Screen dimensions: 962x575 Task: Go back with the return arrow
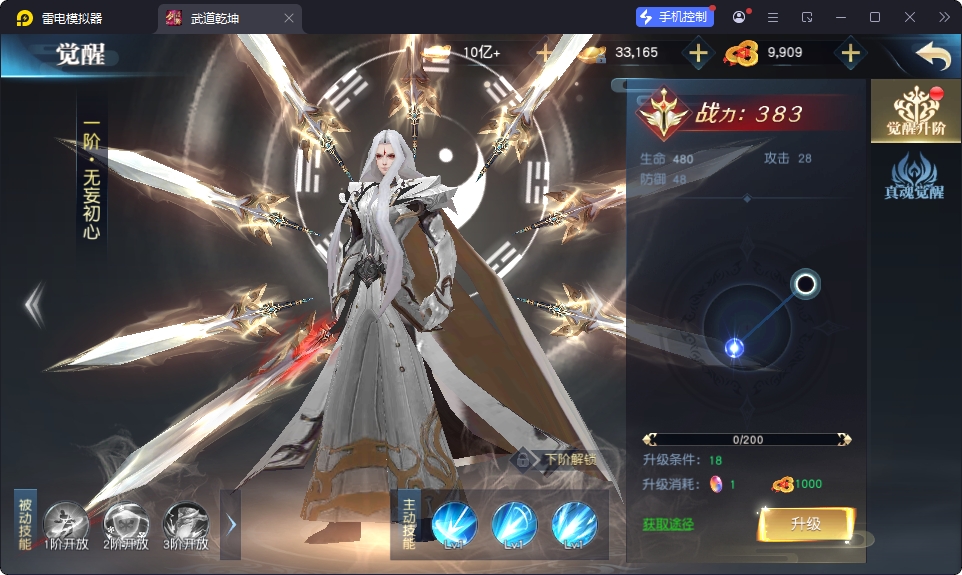[x=932, y=55]
